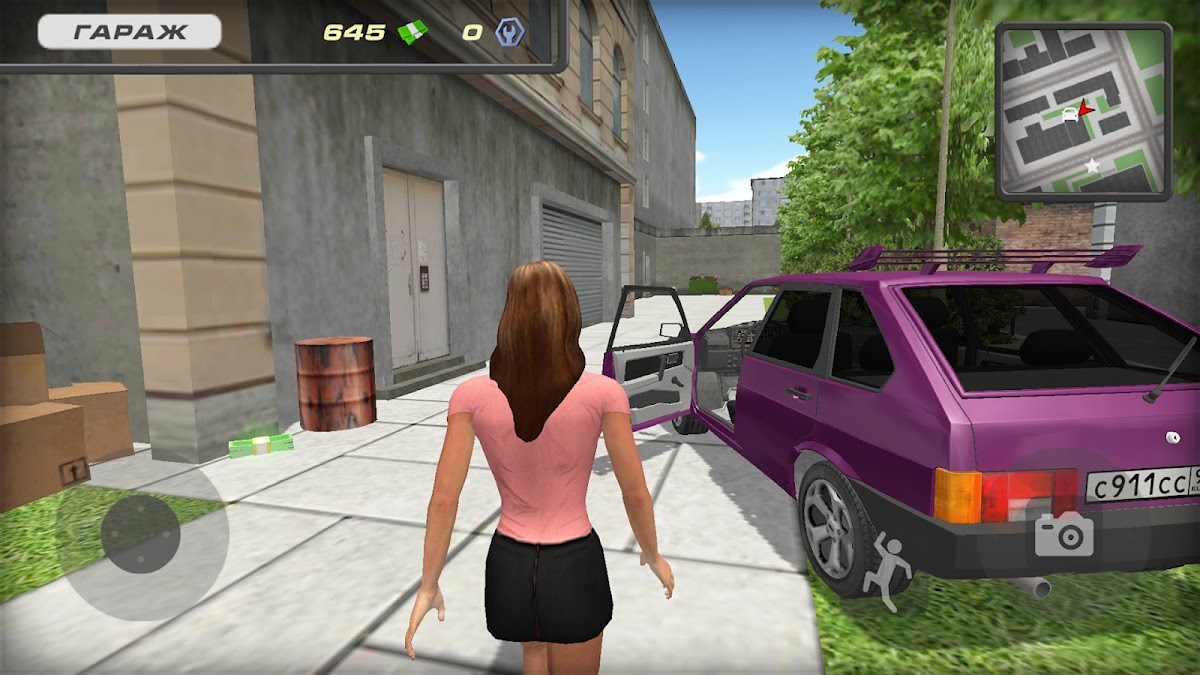This screenshot has height=675, width=1200.
Task: Open the ГАРАЖ garage menu
Action: [x=129, y=32]
